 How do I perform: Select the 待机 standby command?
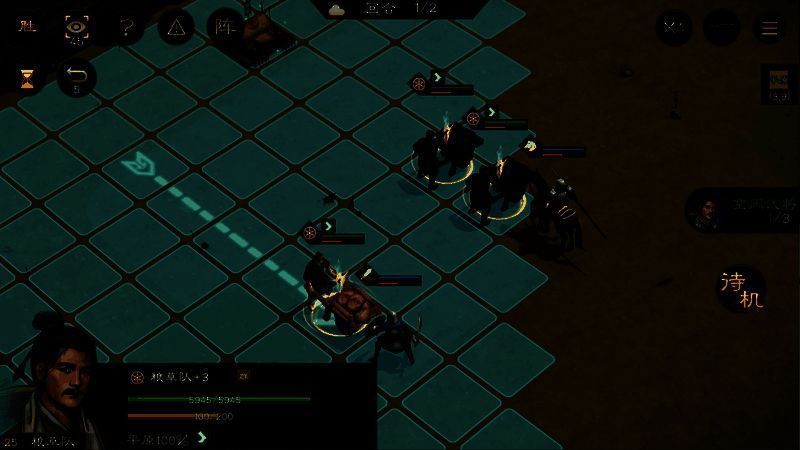[x=741, y=288]
